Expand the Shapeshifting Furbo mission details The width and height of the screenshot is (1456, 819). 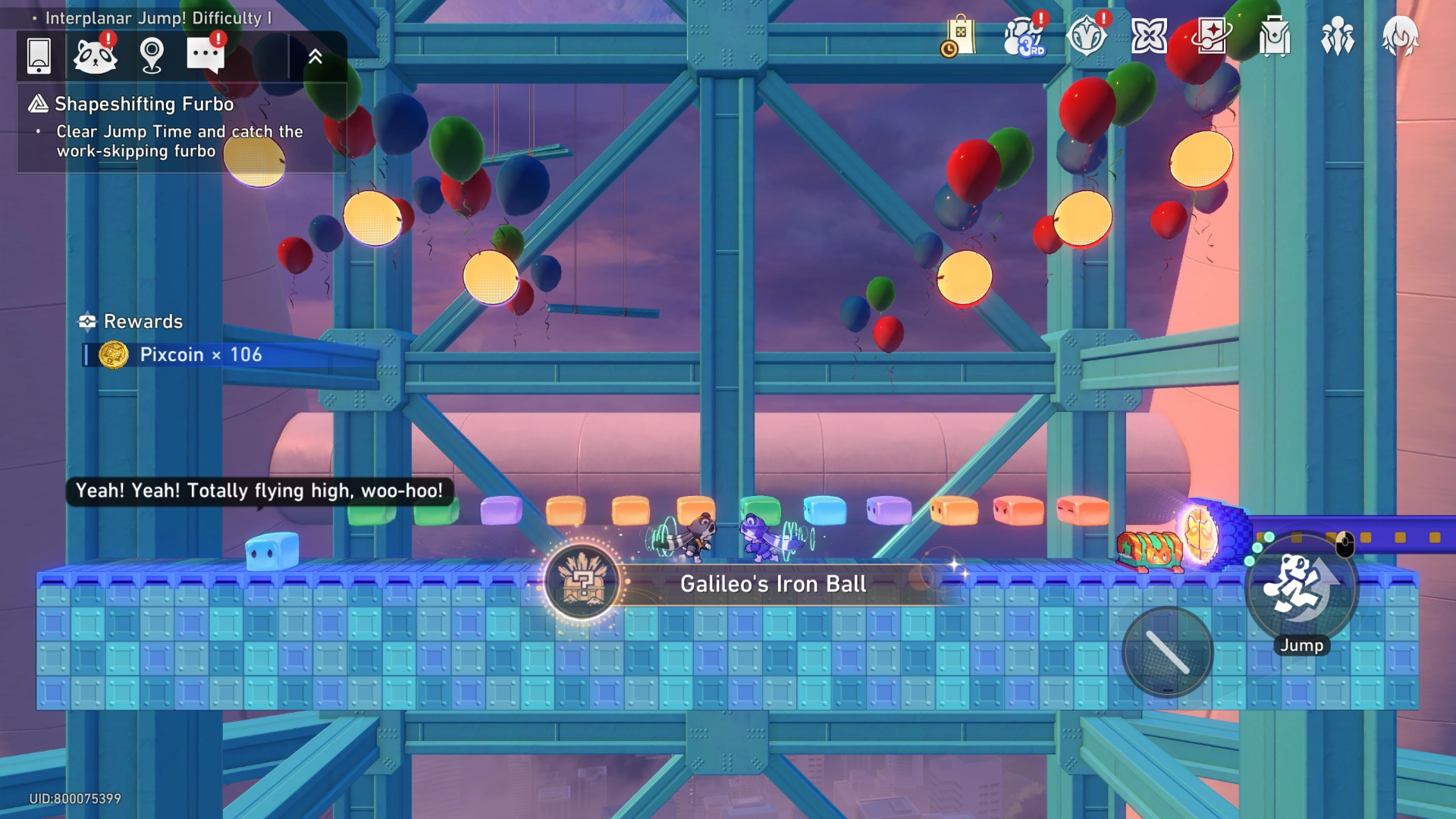[x=142, y=104]
